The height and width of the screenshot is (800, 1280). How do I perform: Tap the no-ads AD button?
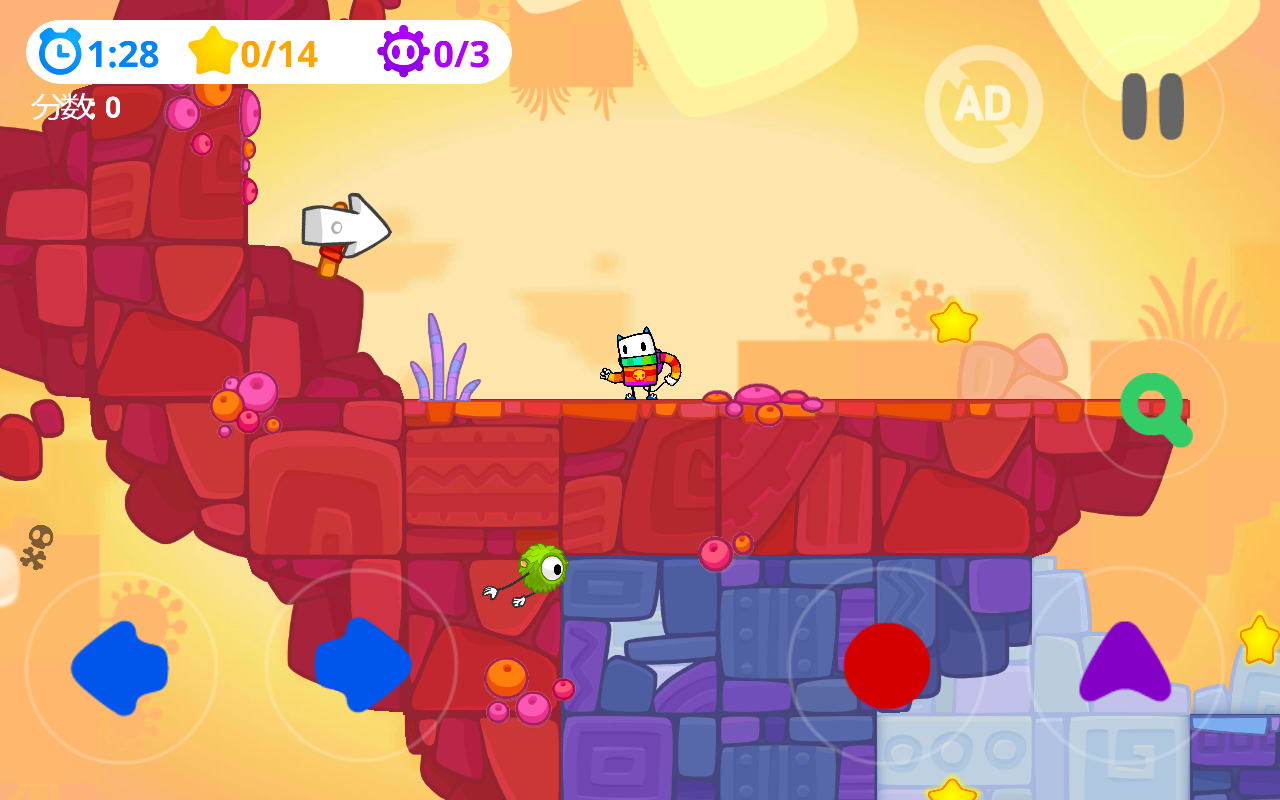click(983, 104)
